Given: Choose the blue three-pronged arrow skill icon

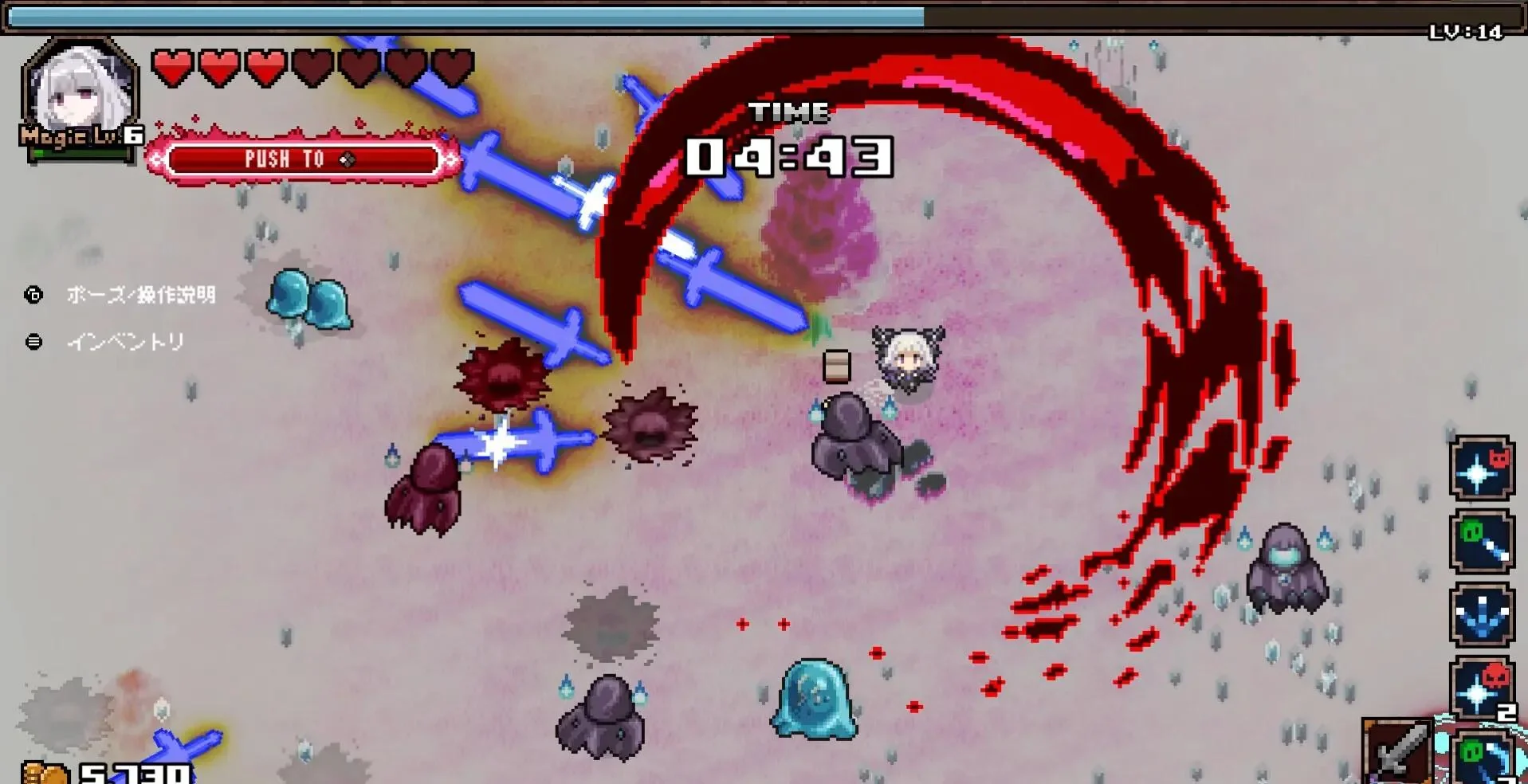Looking at the screenshot, I should (x=1481, y=616).
